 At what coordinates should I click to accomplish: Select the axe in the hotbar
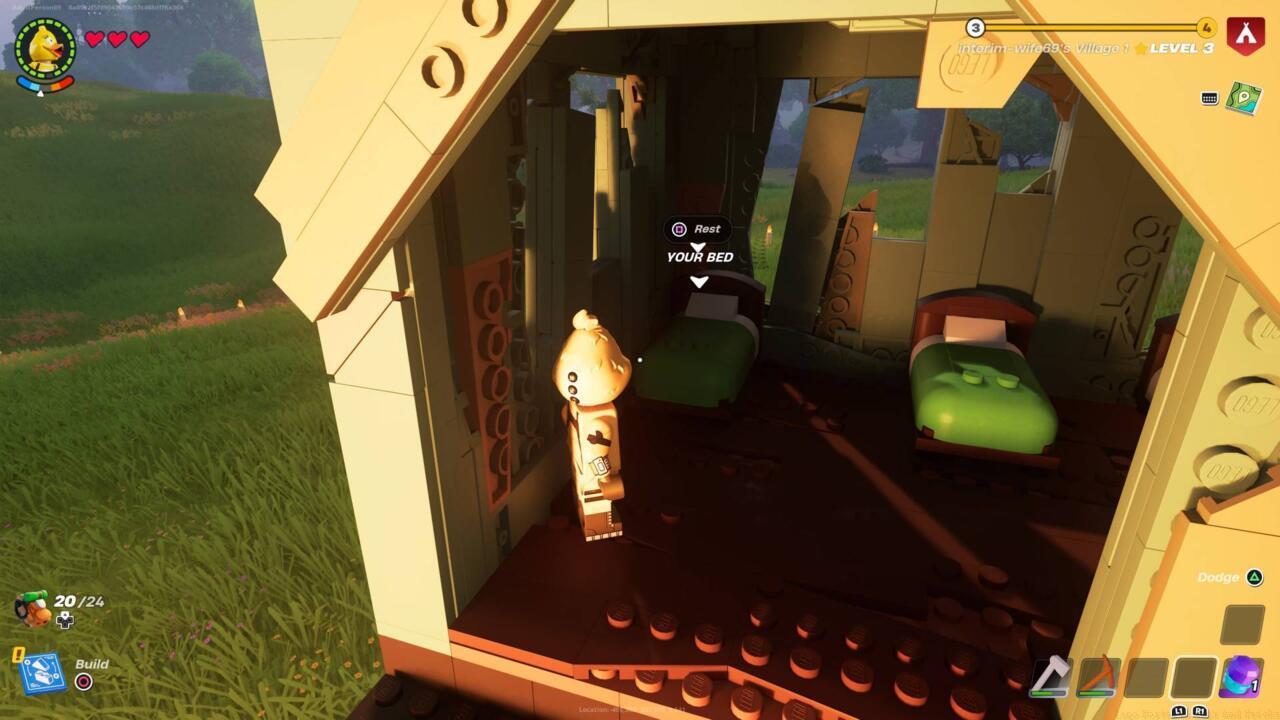point(1050,677)
